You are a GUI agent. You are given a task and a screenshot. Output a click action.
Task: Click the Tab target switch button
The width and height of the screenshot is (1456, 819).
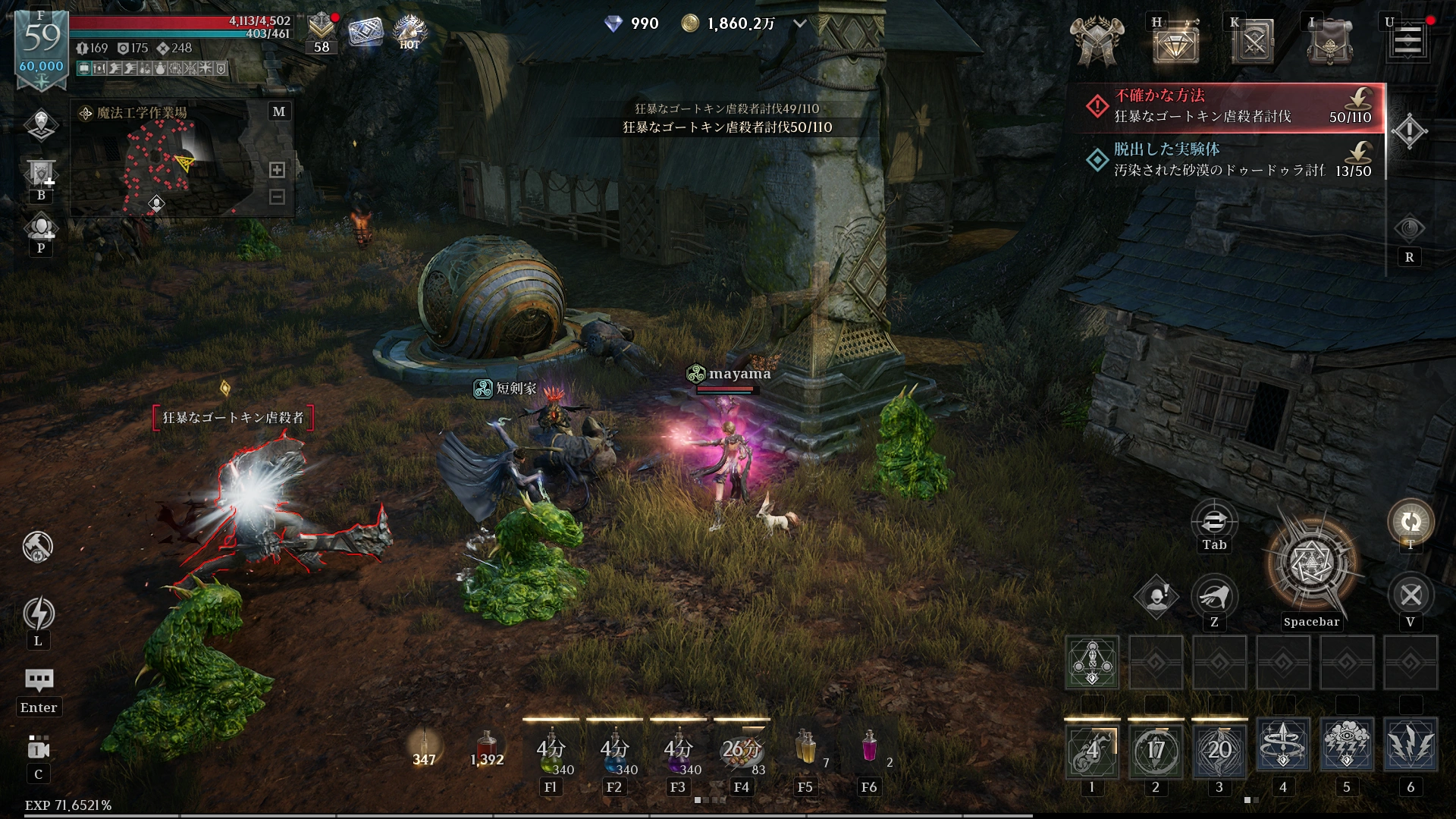pyautogui.click(x=1214, y=522)
